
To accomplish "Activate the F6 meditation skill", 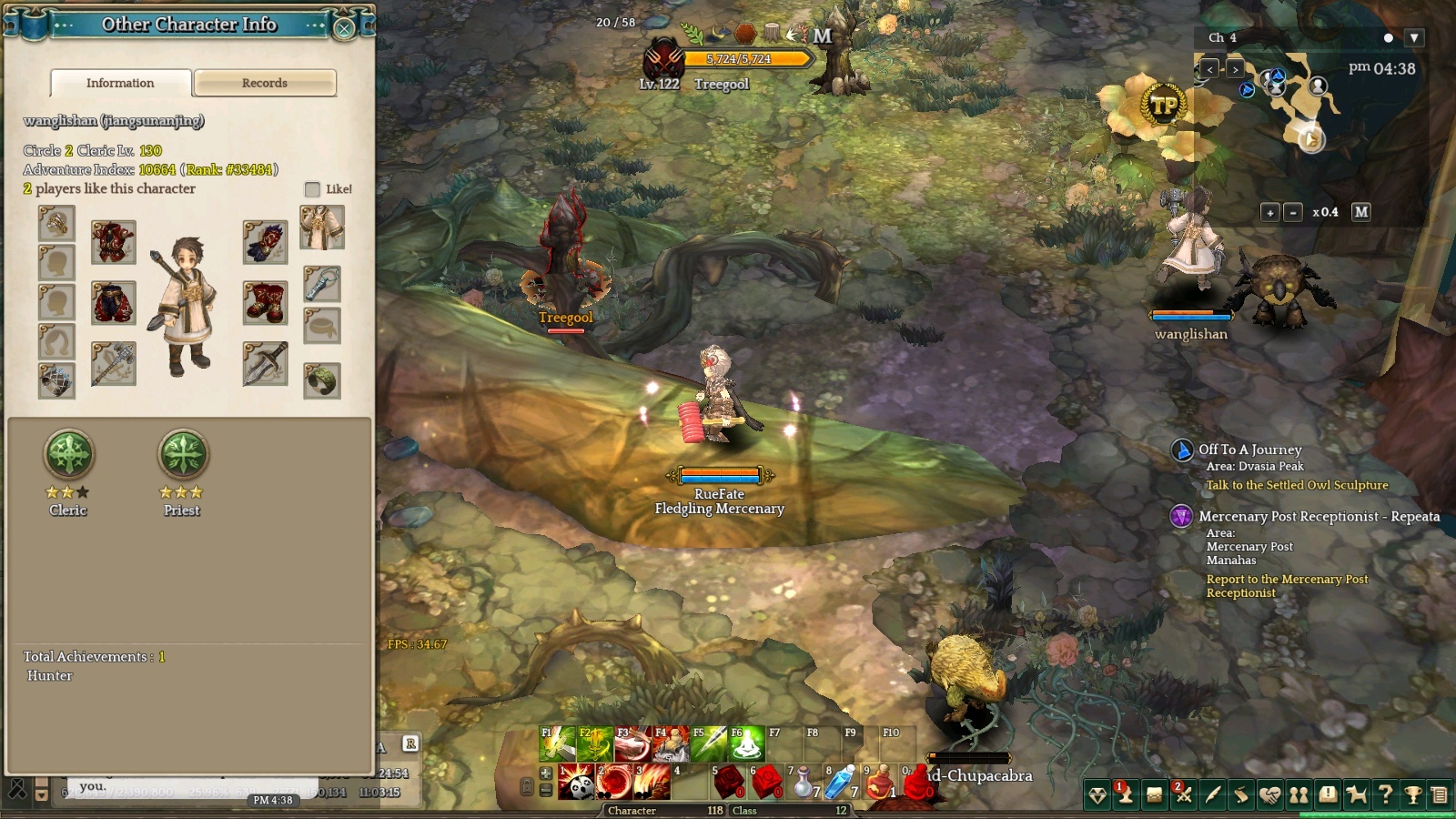I will tap(745, 744).
